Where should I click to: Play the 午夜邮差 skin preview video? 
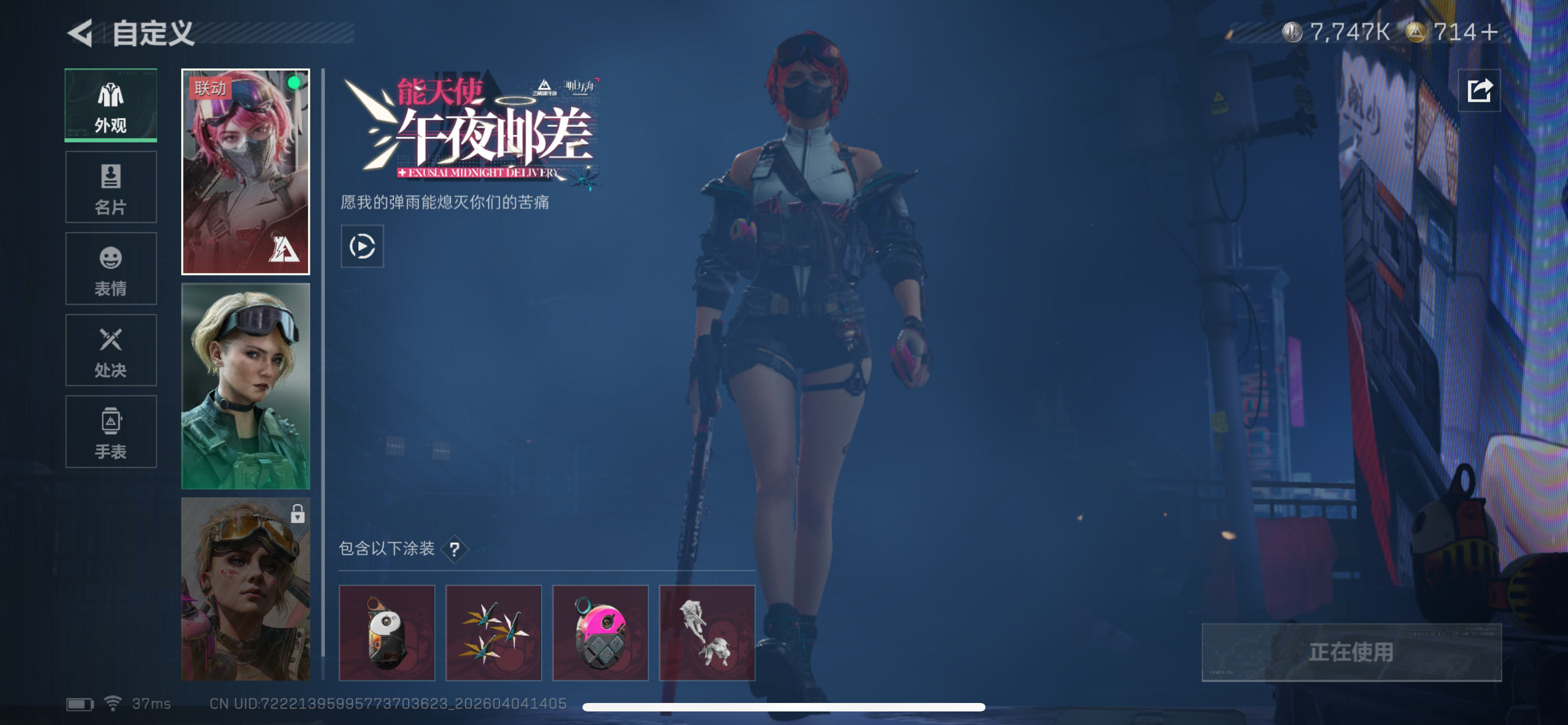(x=362, y=247)
